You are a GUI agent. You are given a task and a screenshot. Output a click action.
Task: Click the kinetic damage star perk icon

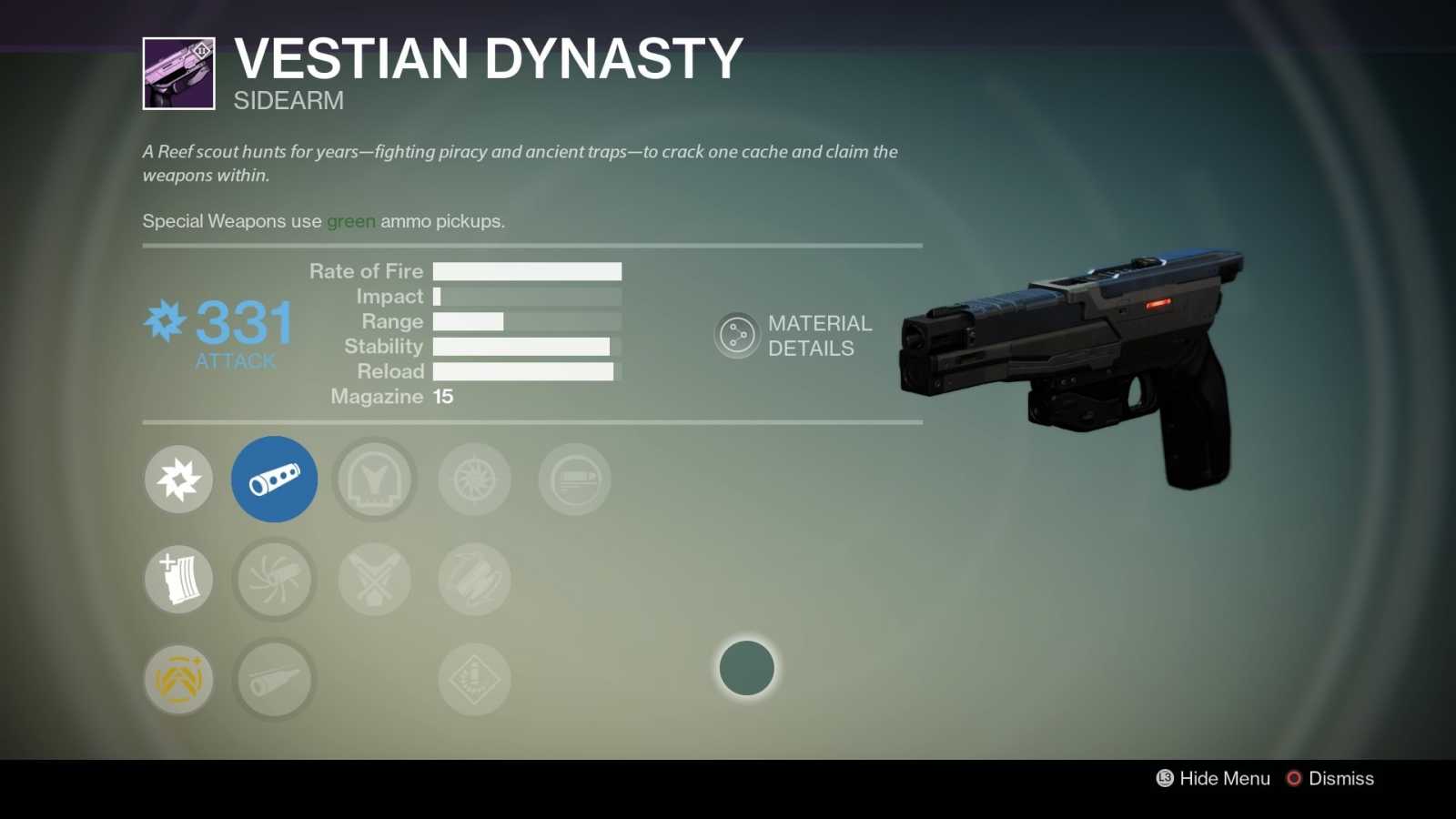[178, 479]
